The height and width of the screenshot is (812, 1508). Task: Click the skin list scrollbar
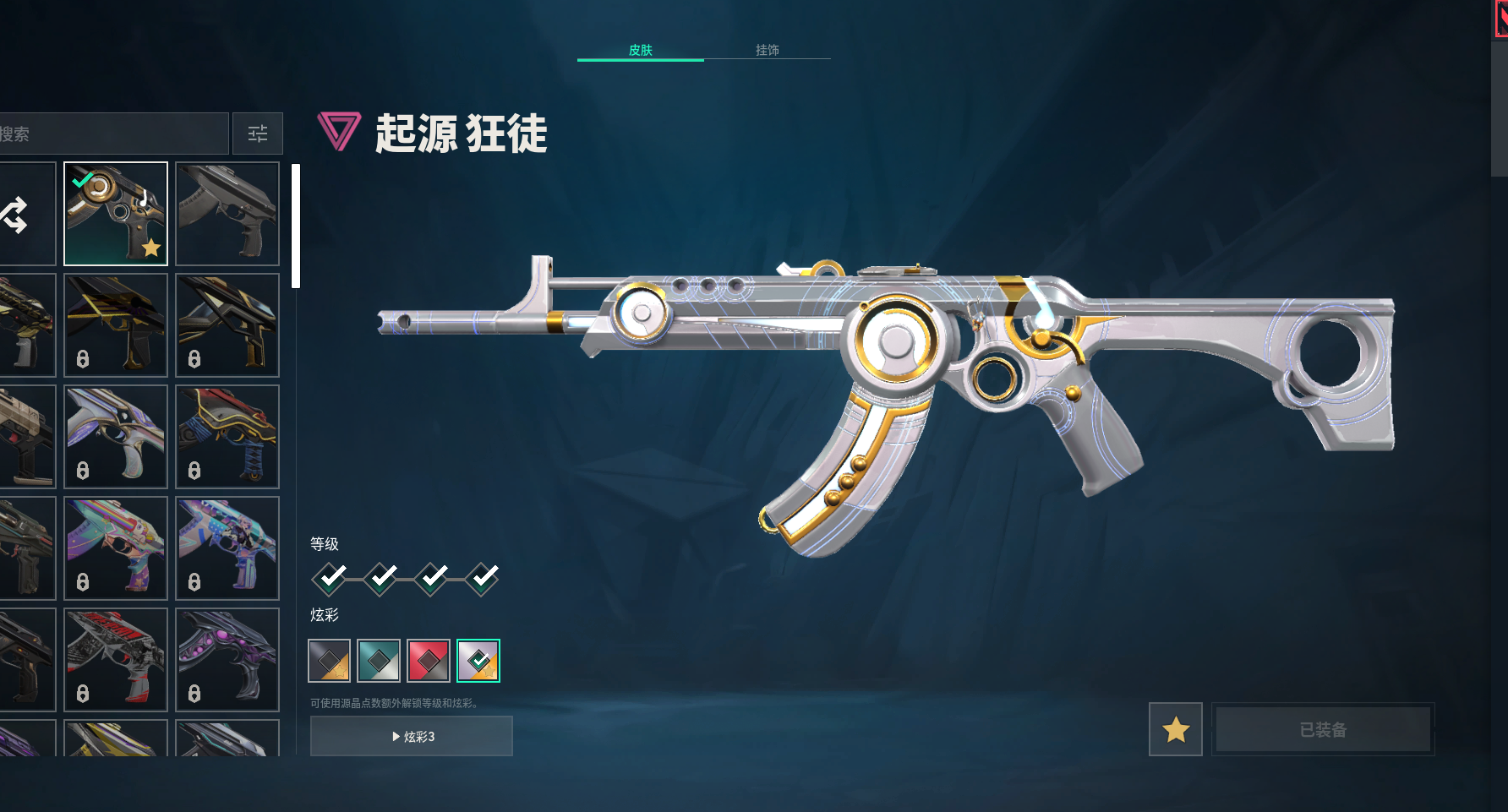[x=296, y=226]
